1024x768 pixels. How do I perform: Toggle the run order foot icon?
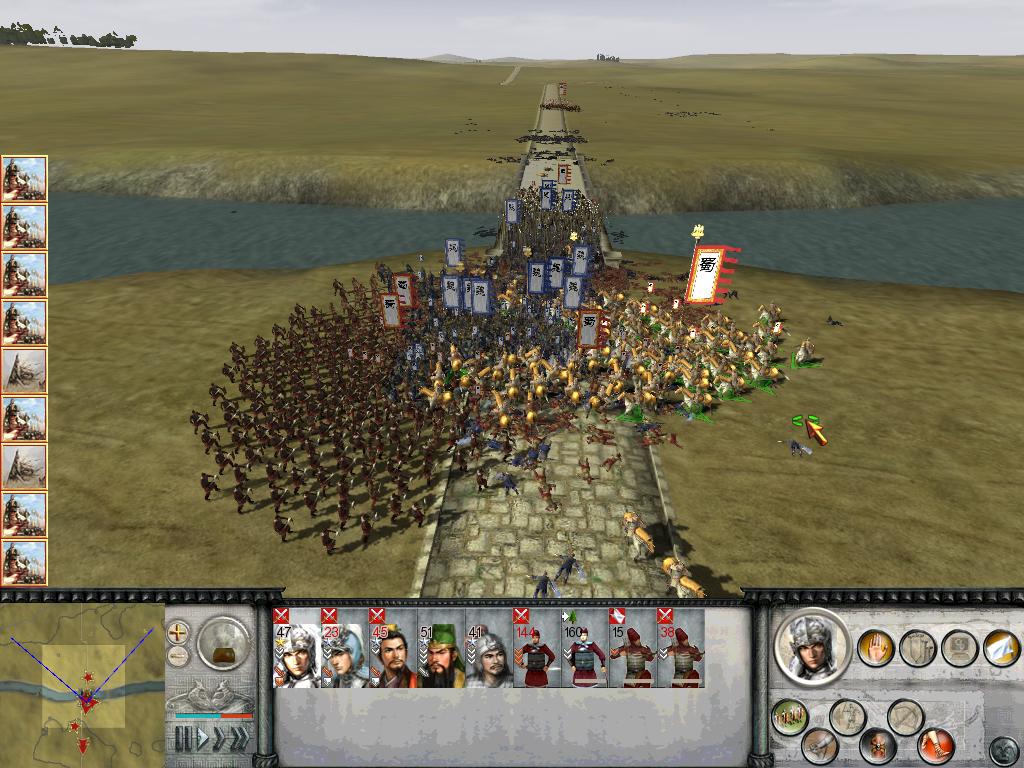tap(935, 745)
